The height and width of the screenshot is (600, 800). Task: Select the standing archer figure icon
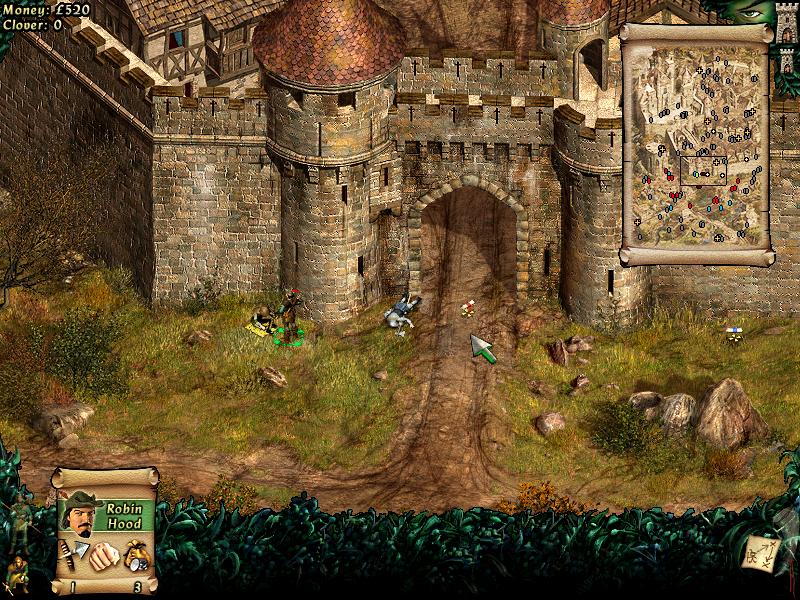click(19, 516)
